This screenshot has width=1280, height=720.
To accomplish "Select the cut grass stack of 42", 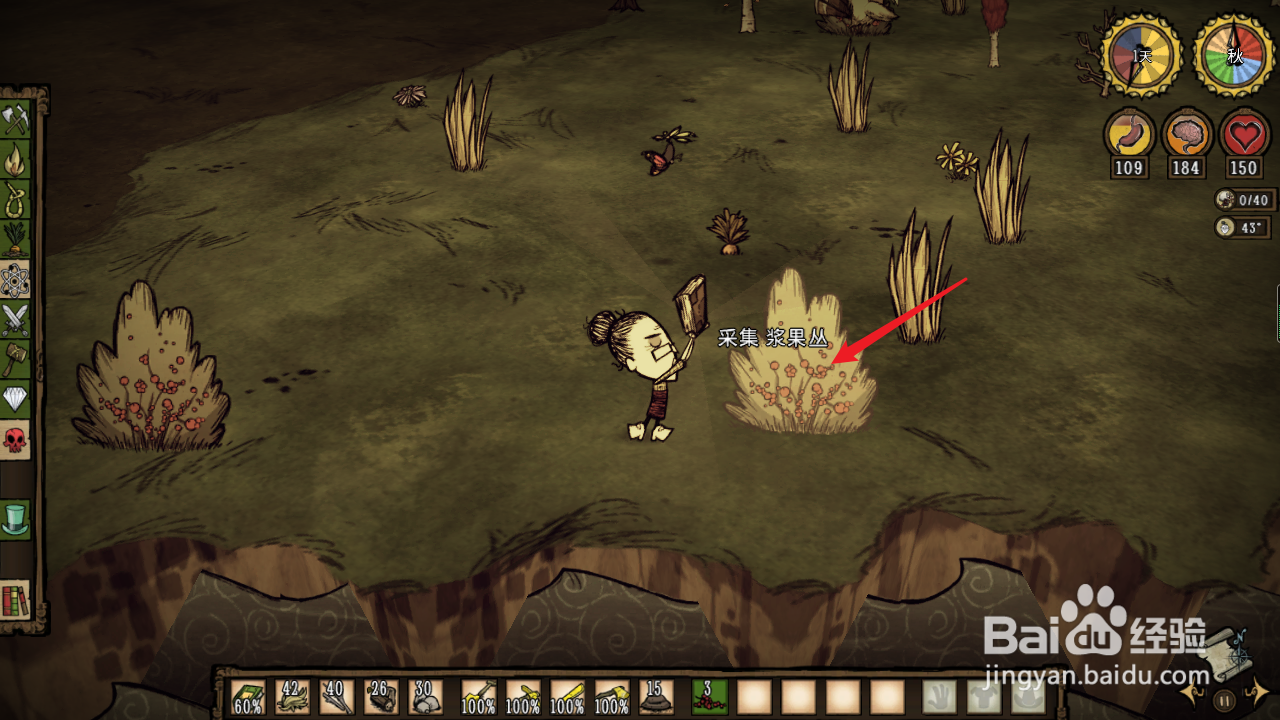I will pos(292,697).
